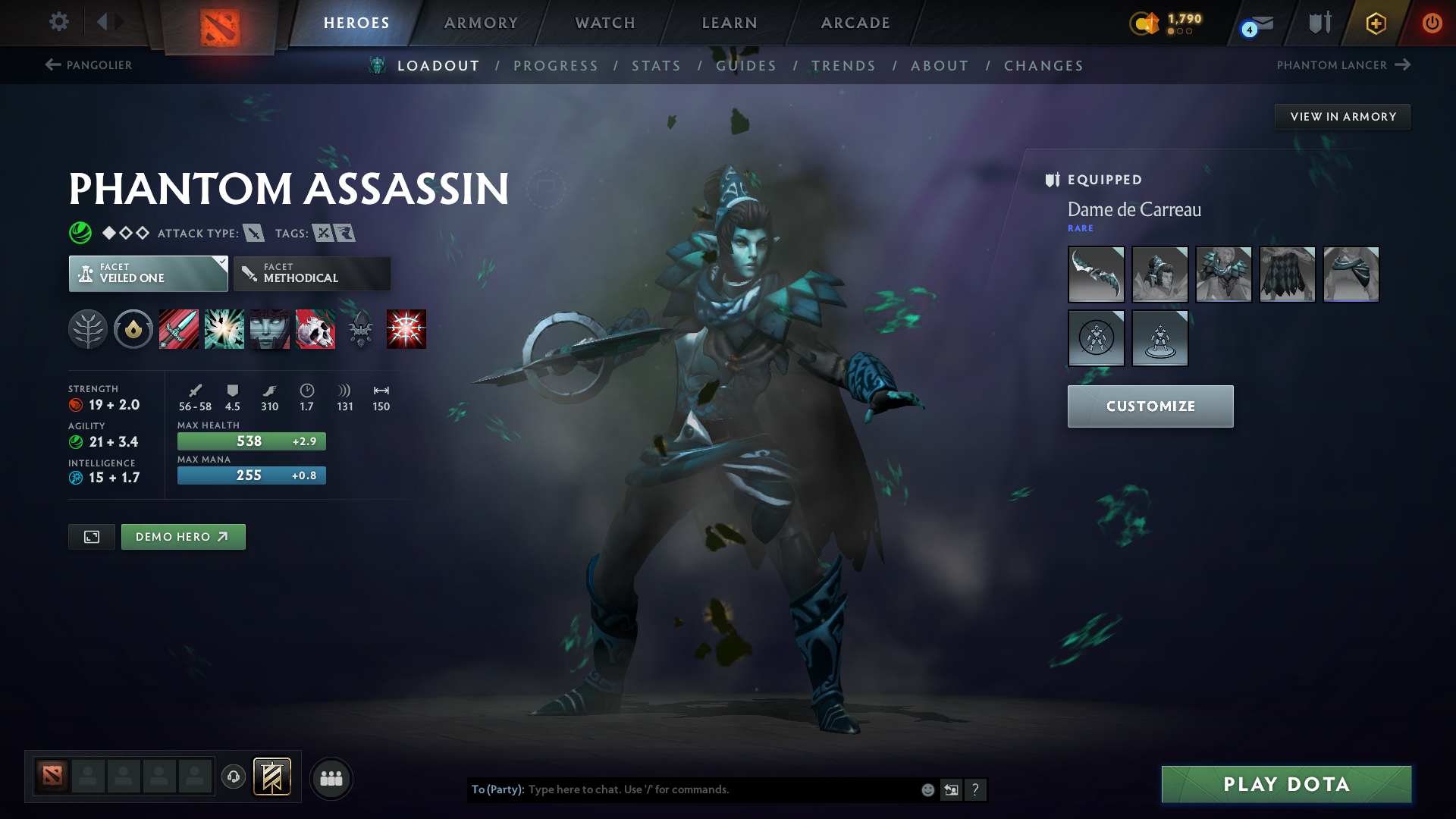This screenshot has height=819, width=1456.
Task: Select the innate ability icon
Action: 133,329
